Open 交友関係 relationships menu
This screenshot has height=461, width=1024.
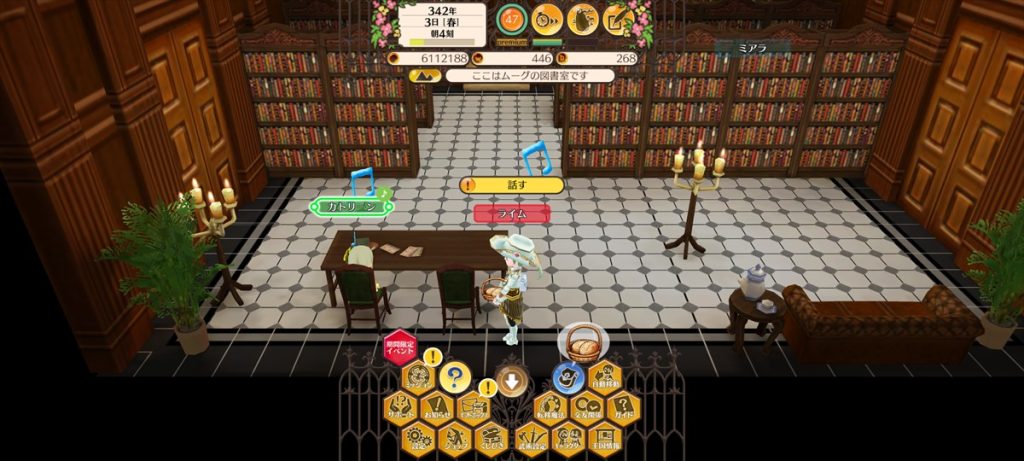pyautogui.click(x=586, y=407)
